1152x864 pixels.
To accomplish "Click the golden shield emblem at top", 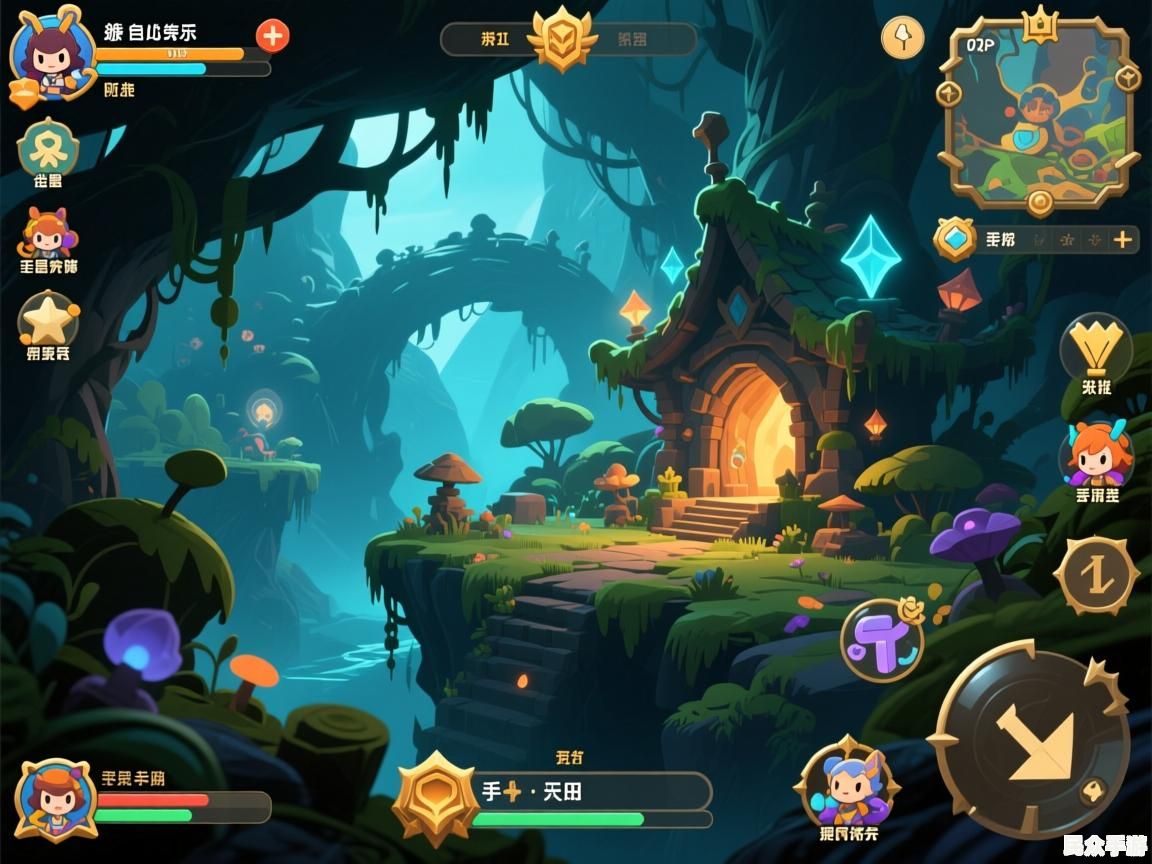I will pos(562,40).
